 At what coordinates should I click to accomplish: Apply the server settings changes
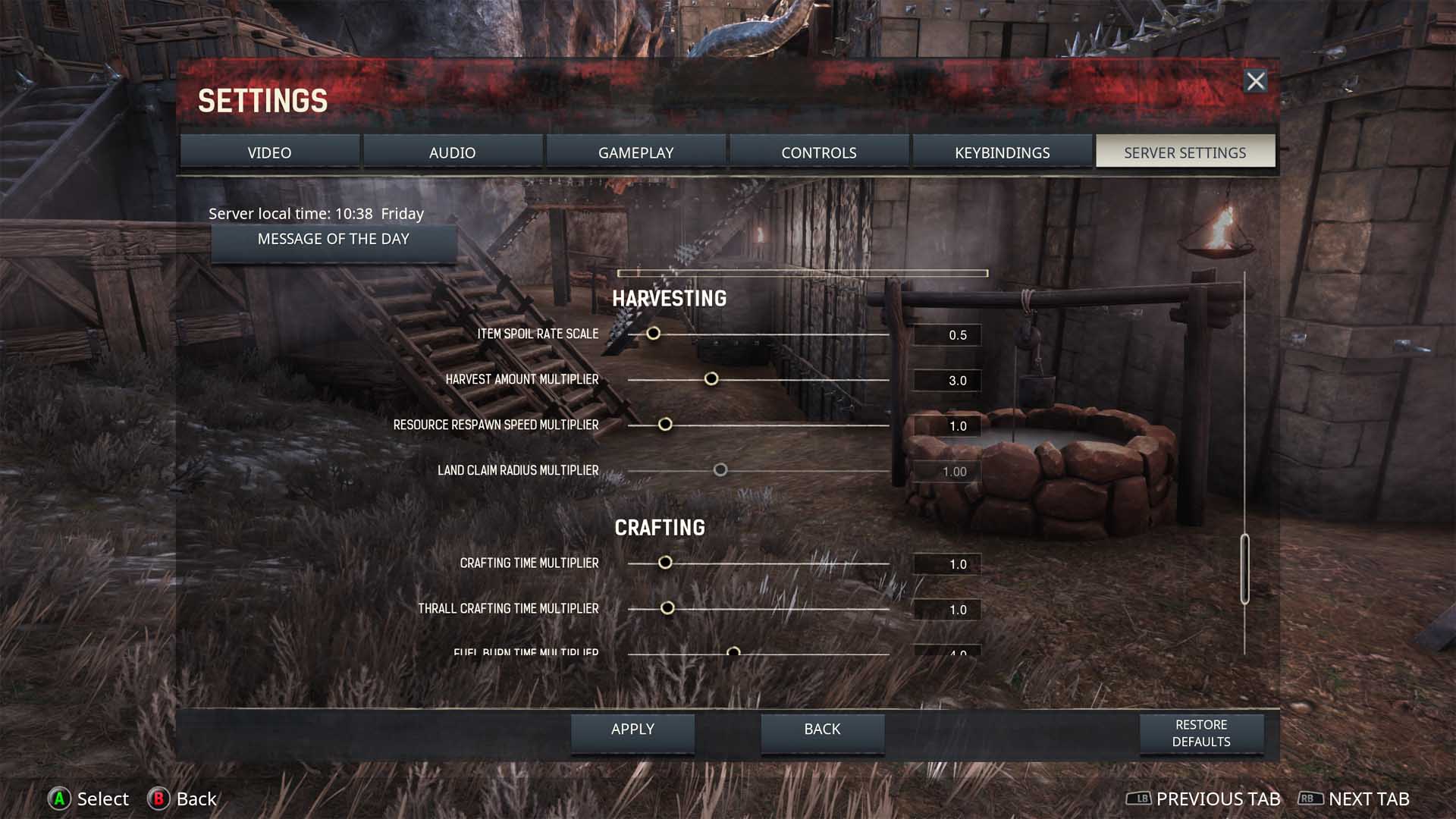click(632, 730)
